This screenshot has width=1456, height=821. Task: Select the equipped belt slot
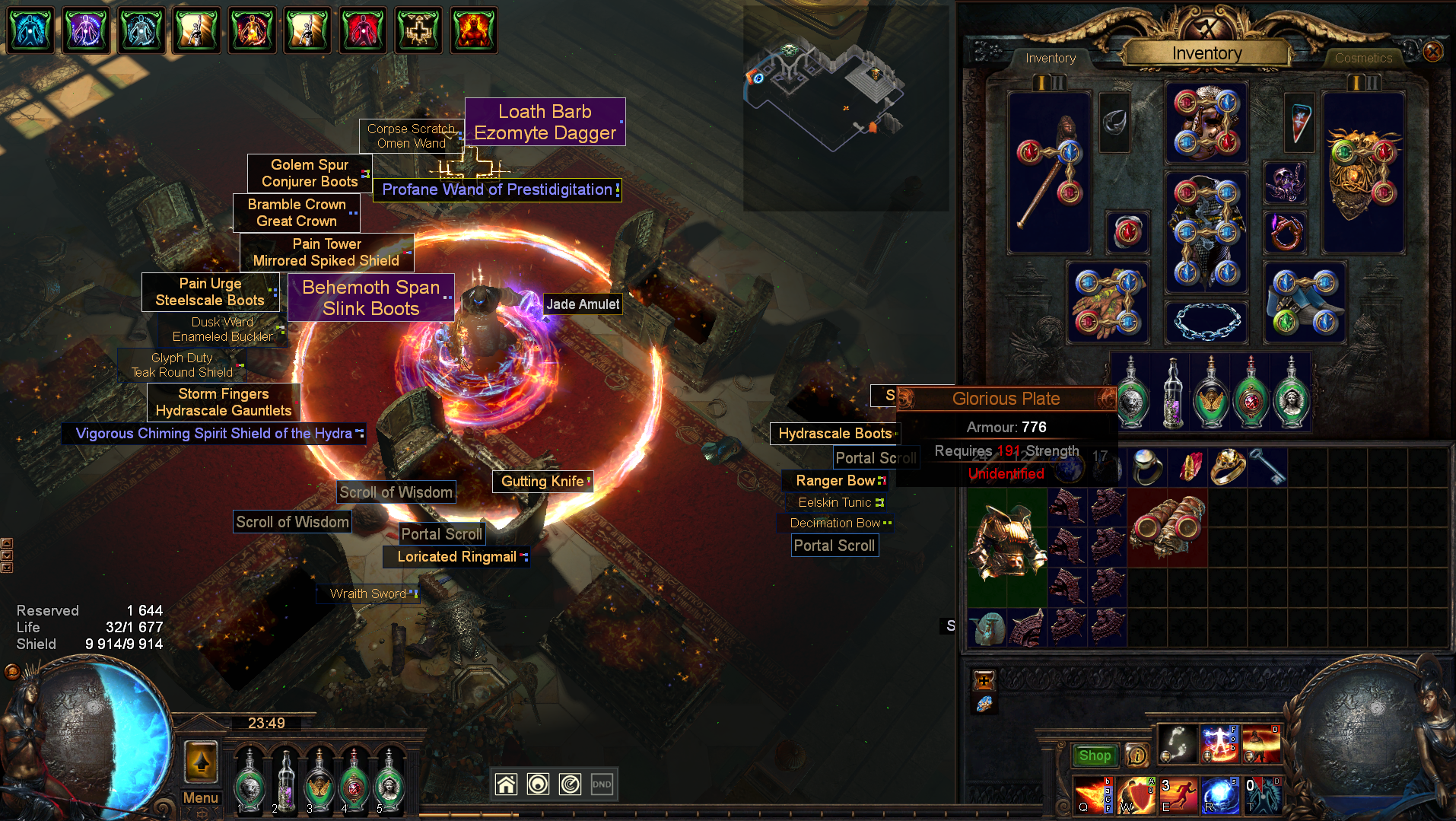pos(1206,321)
